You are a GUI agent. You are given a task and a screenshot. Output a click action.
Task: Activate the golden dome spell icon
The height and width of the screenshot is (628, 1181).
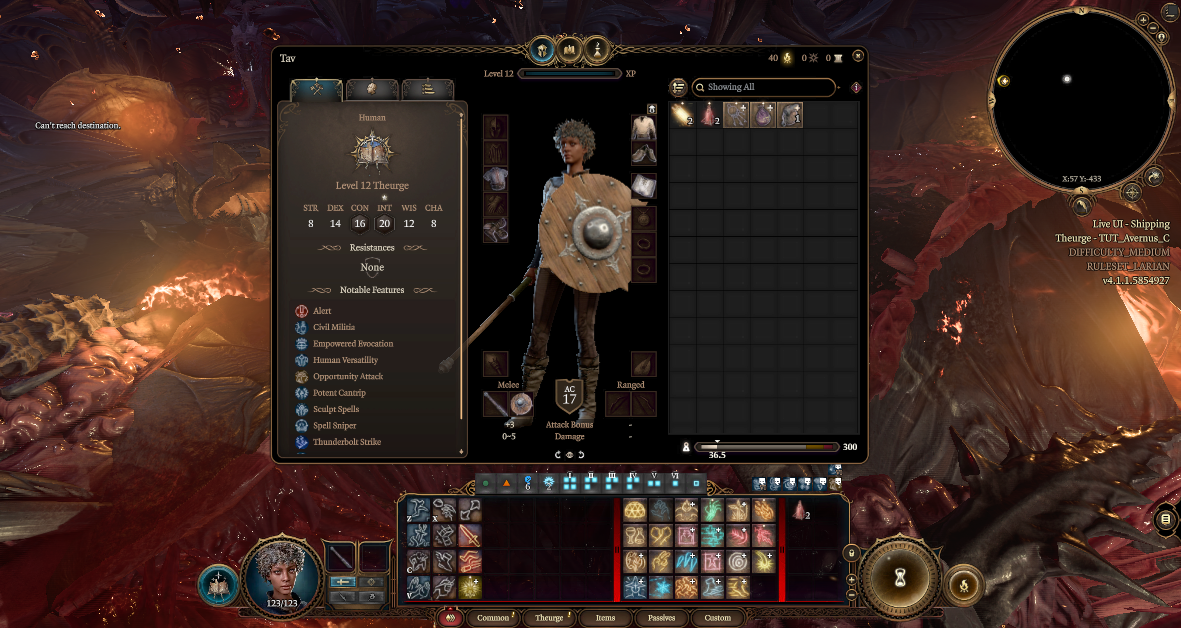pos(635,510)
